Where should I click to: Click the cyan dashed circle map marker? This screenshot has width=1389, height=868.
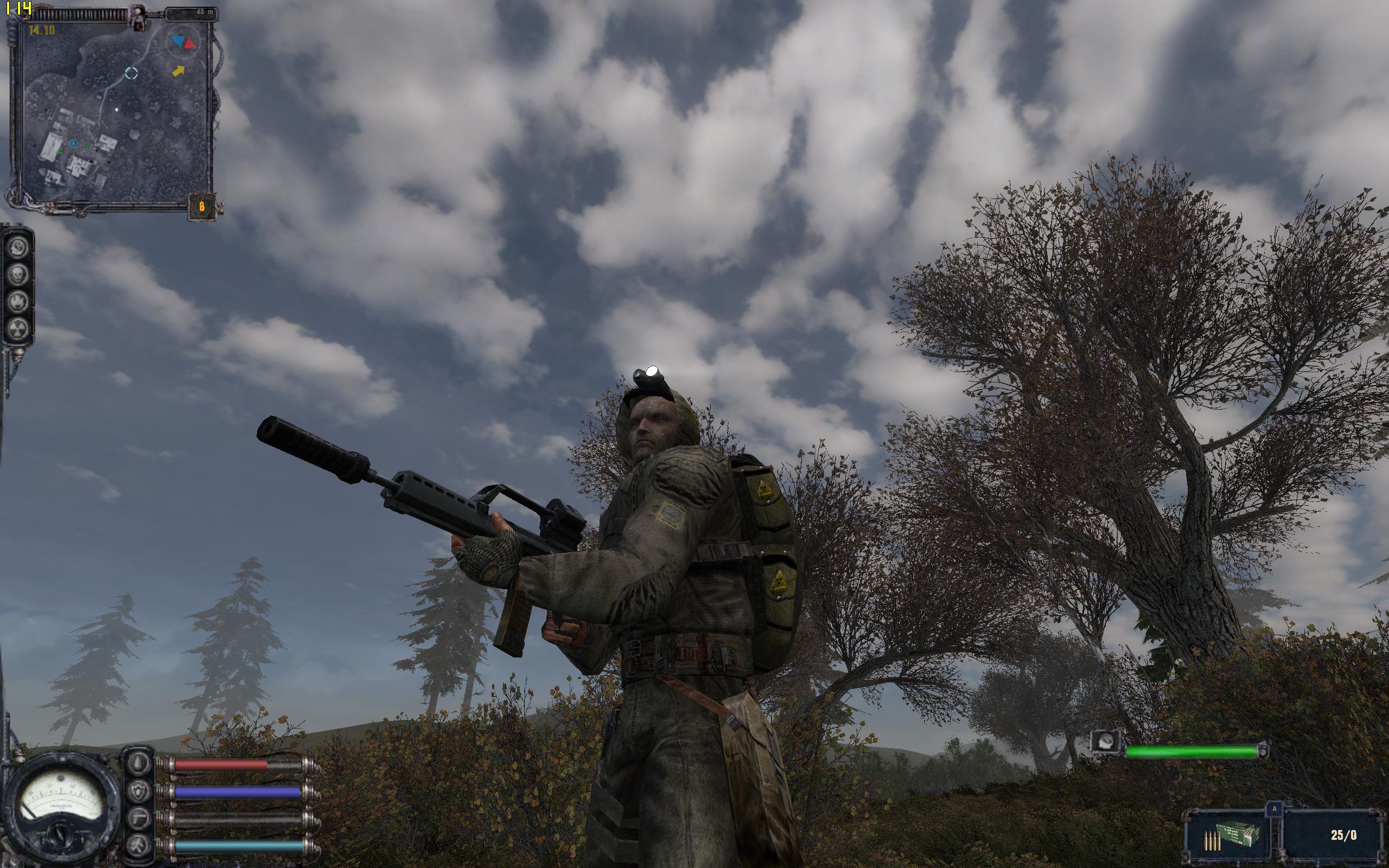point(131,73)
